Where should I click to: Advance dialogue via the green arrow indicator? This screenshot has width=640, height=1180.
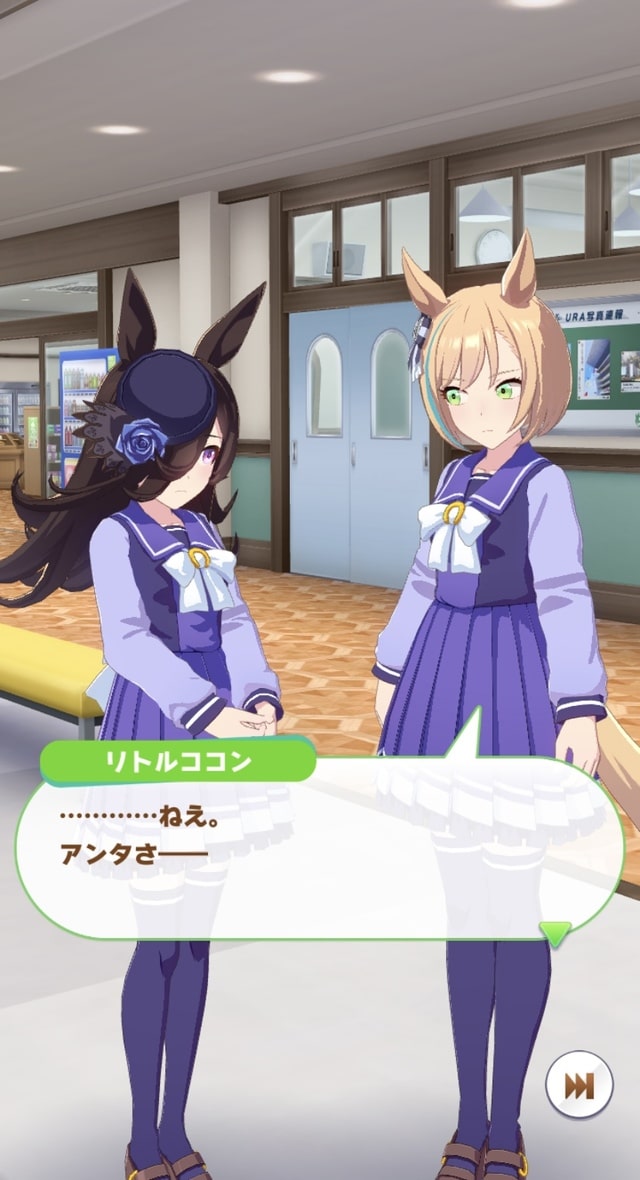click(555, 933)
